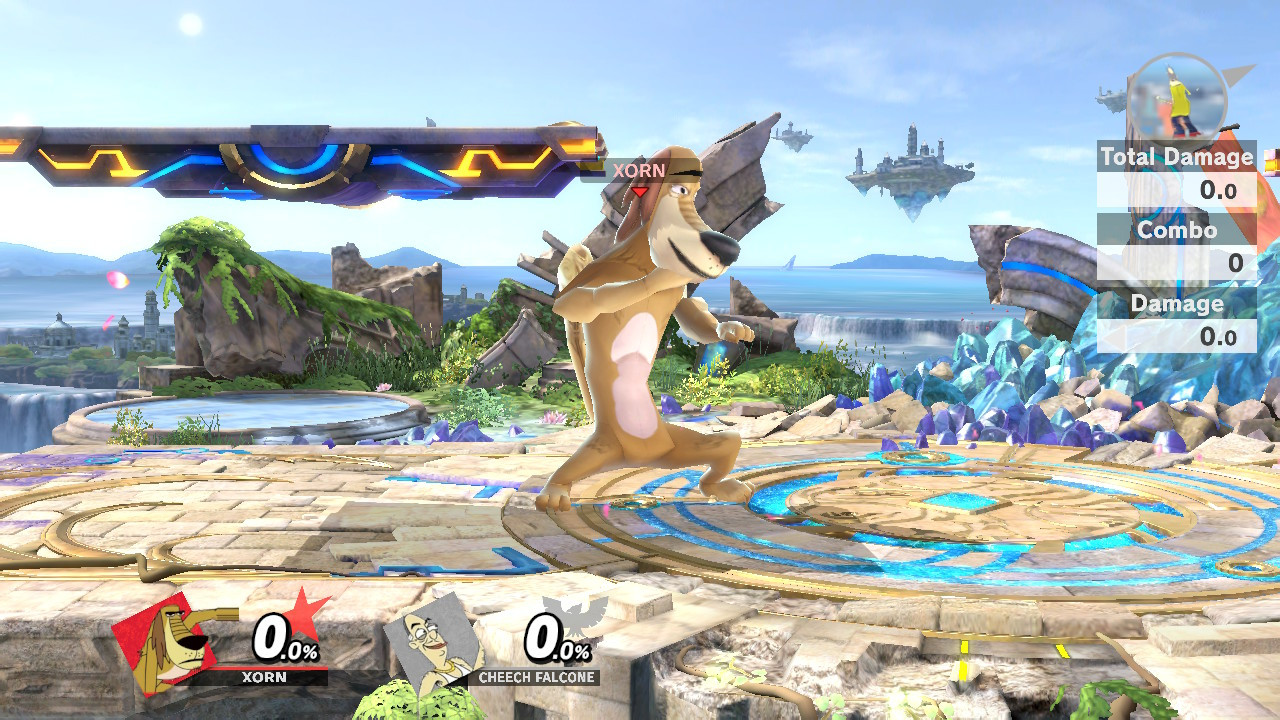This screenshot has width=1280, height=720.
Task: Click the Combo count showing 0
Action: (1235, 263)
